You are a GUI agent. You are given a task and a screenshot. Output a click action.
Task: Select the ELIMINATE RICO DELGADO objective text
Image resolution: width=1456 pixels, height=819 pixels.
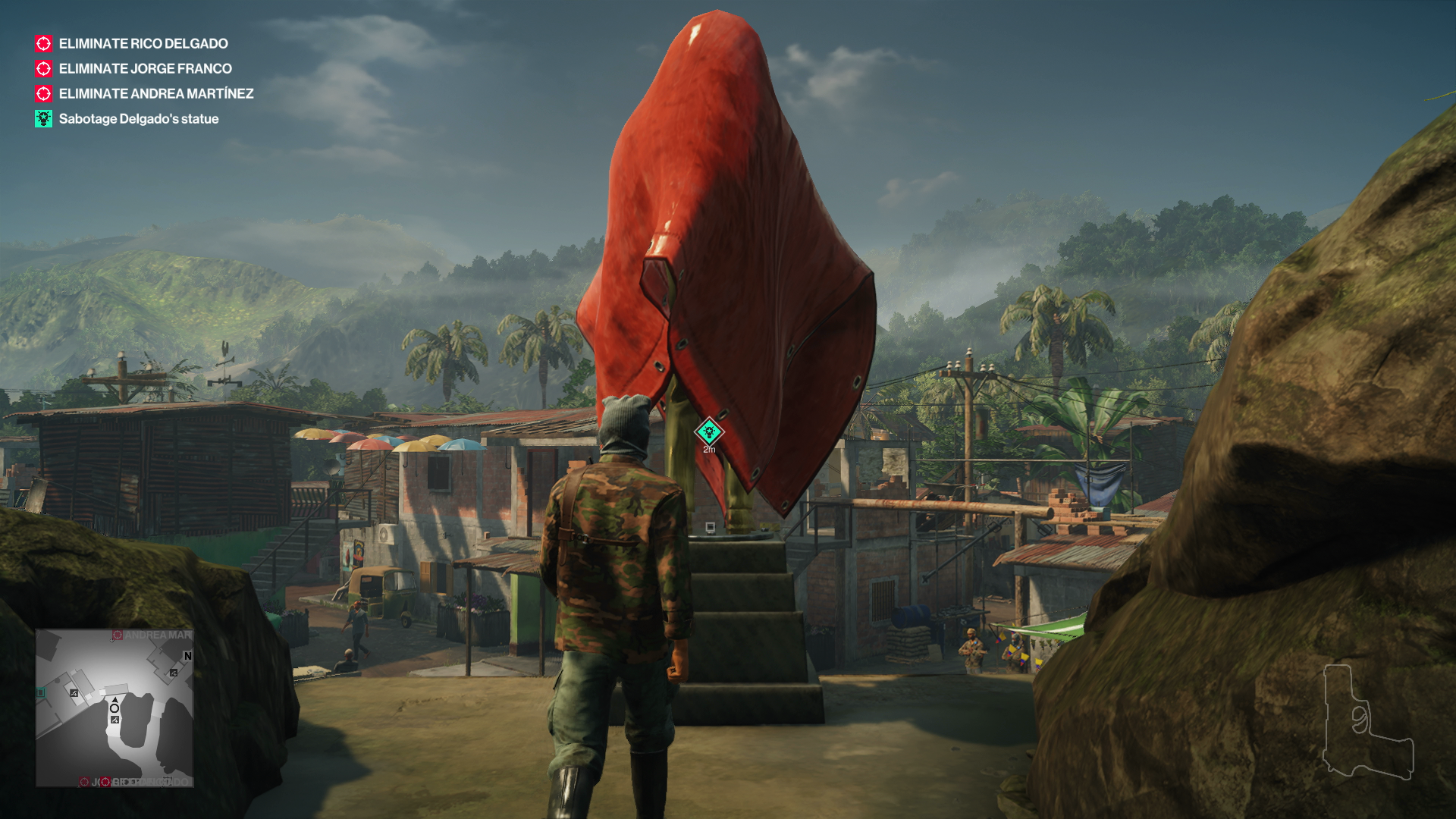(x=143, y=43)
